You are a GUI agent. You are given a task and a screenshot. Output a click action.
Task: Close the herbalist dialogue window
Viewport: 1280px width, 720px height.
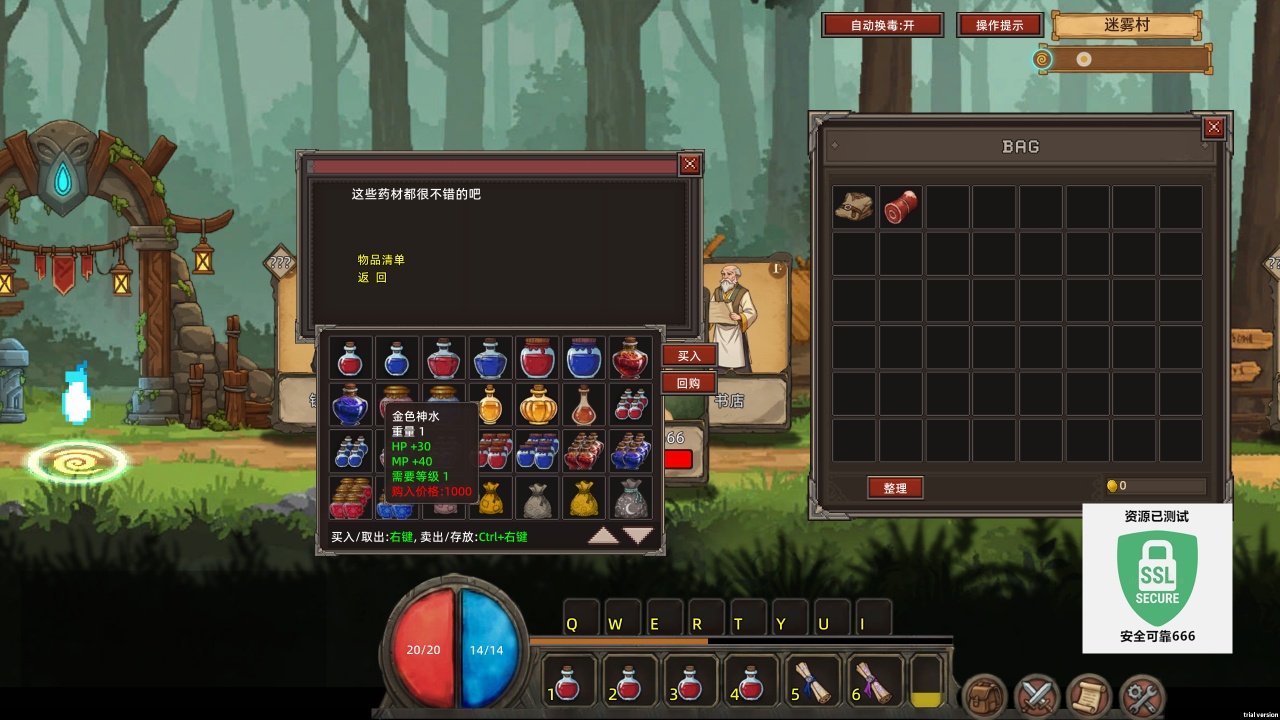[689, 165]
